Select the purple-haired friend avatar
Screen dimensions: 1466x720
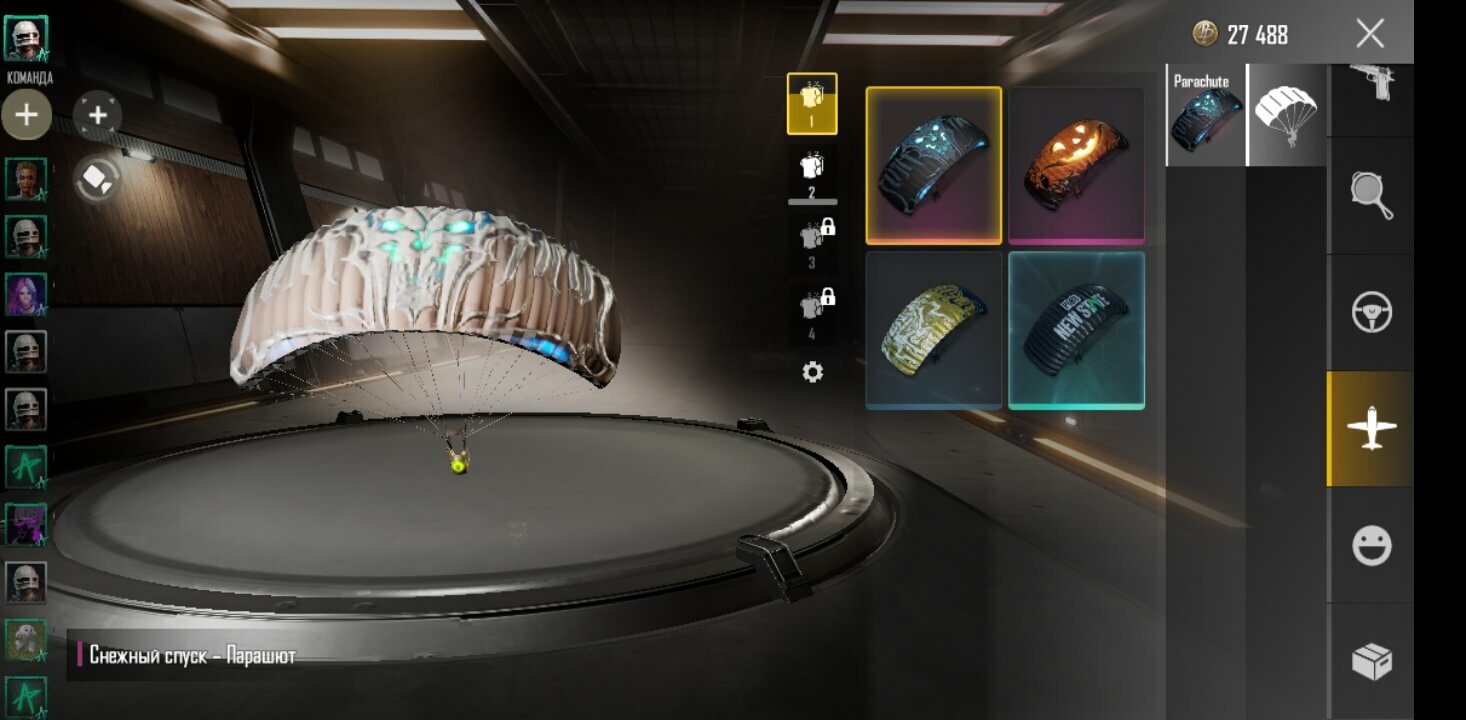click(x=26, y=295)
